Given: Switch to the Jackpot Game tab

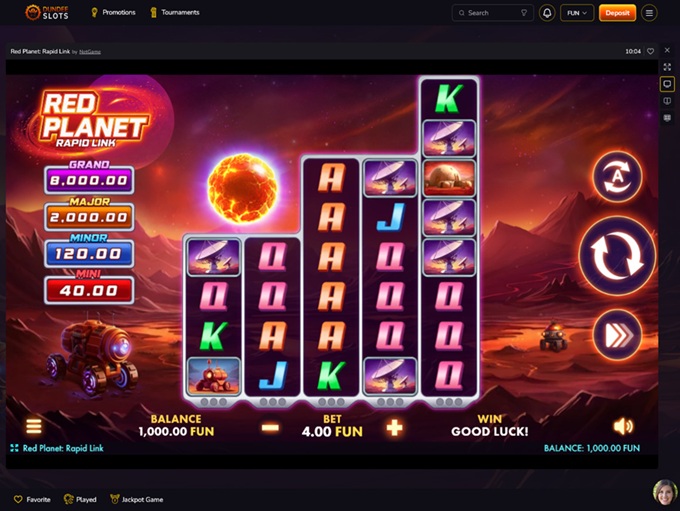Looking at the screenshot, I should coord(137,499).
